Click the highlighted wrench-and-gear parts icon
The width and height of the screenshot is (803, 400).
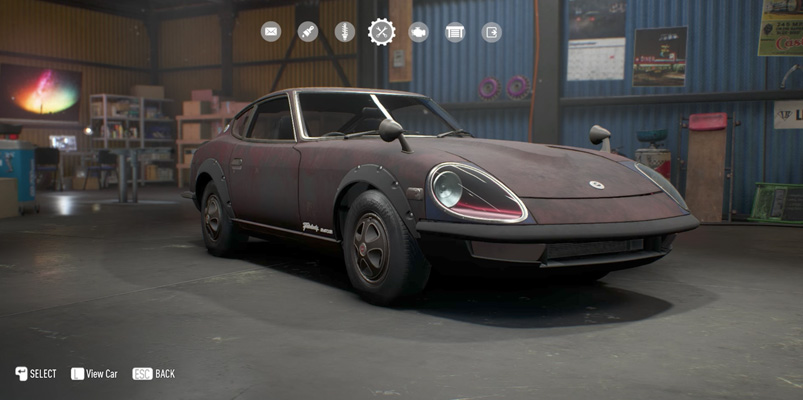click(381, 32)
